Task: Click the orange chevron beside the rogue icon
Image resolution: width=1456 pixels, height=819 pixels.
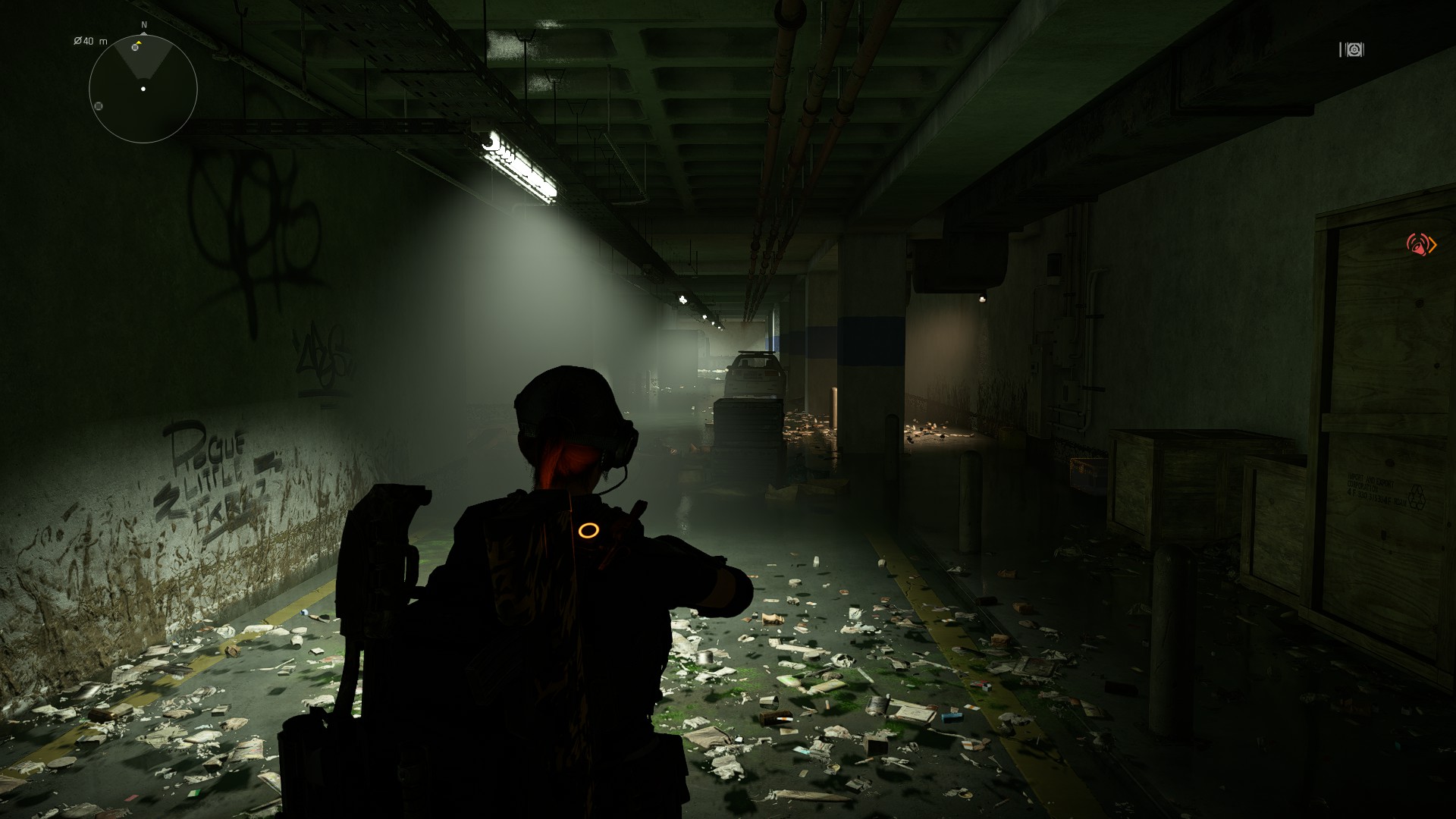Action: point(1432,245)
